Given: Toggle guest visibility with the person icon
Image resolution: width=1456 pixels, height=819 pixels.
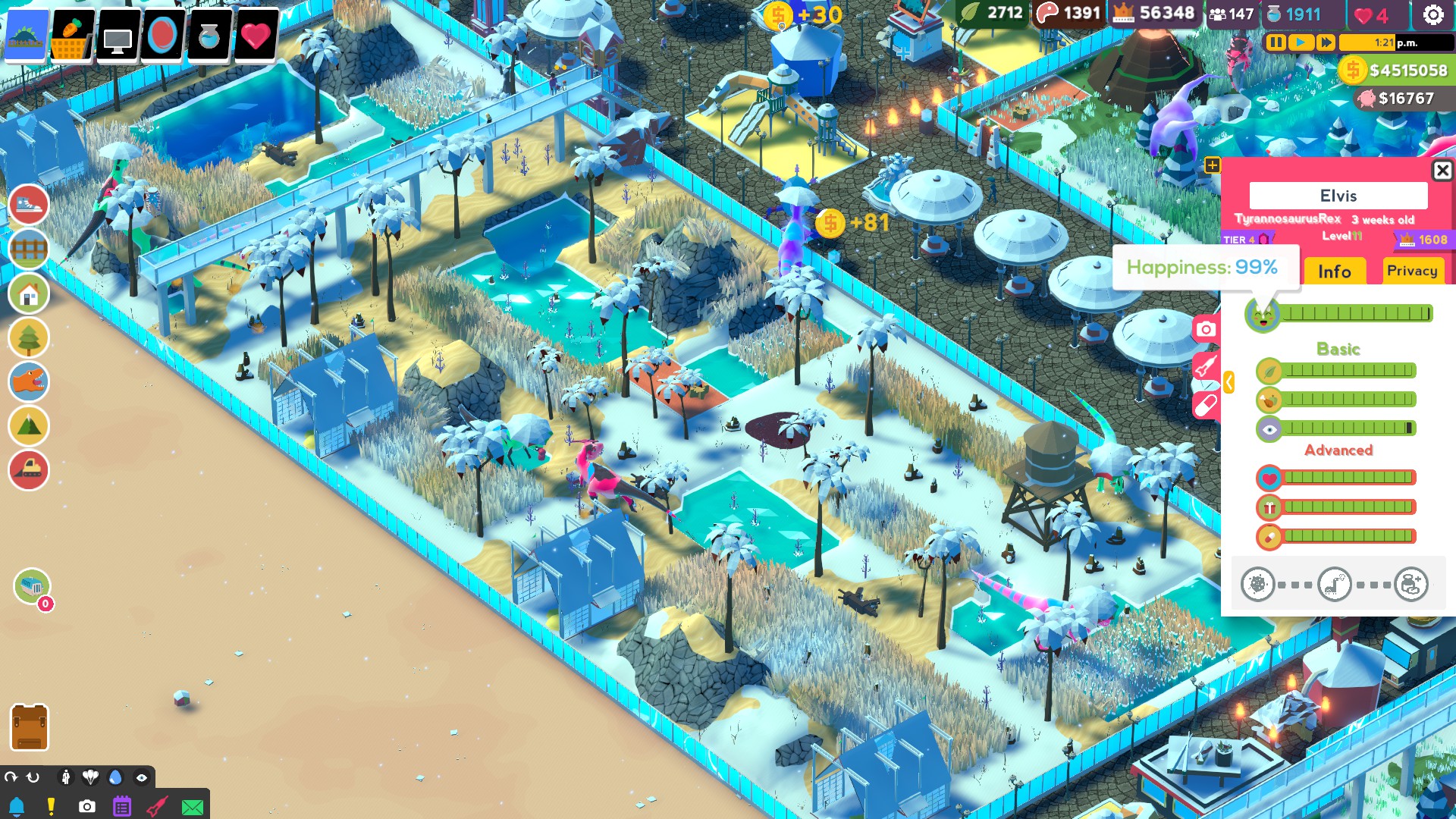Looking at the screenshot, I should [x=66, y=777].
